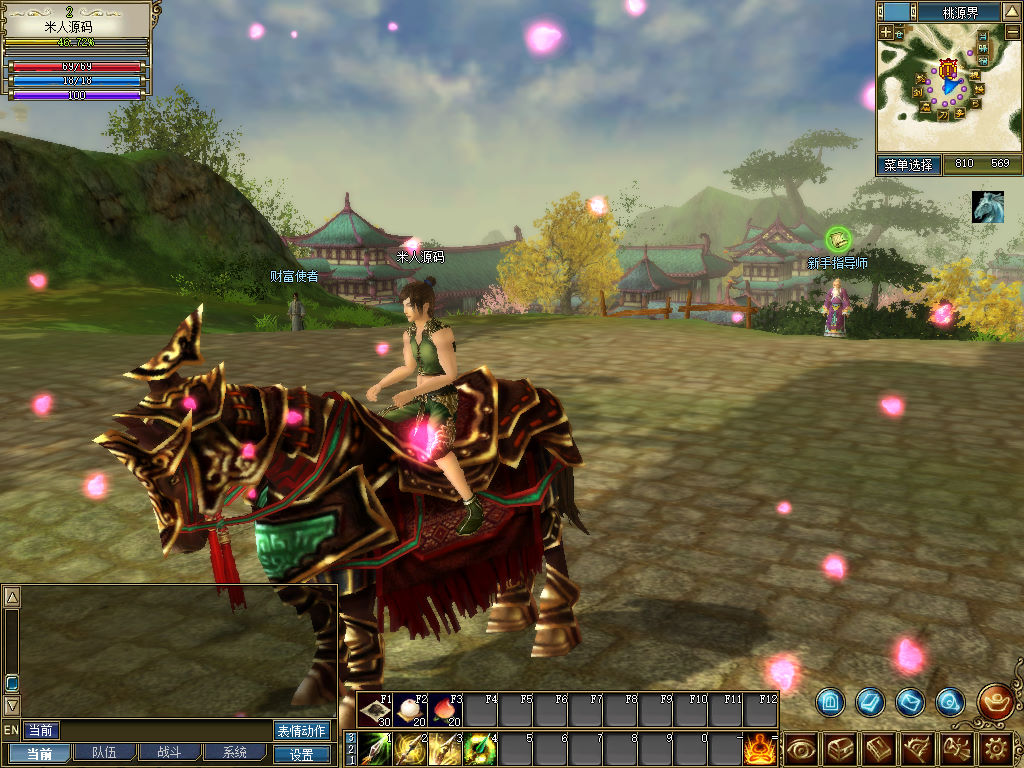Activate the green arrow skill in slot 4
Image resolution: width=1024 pixels, height=768 pixels.
[x=480, y=748]
